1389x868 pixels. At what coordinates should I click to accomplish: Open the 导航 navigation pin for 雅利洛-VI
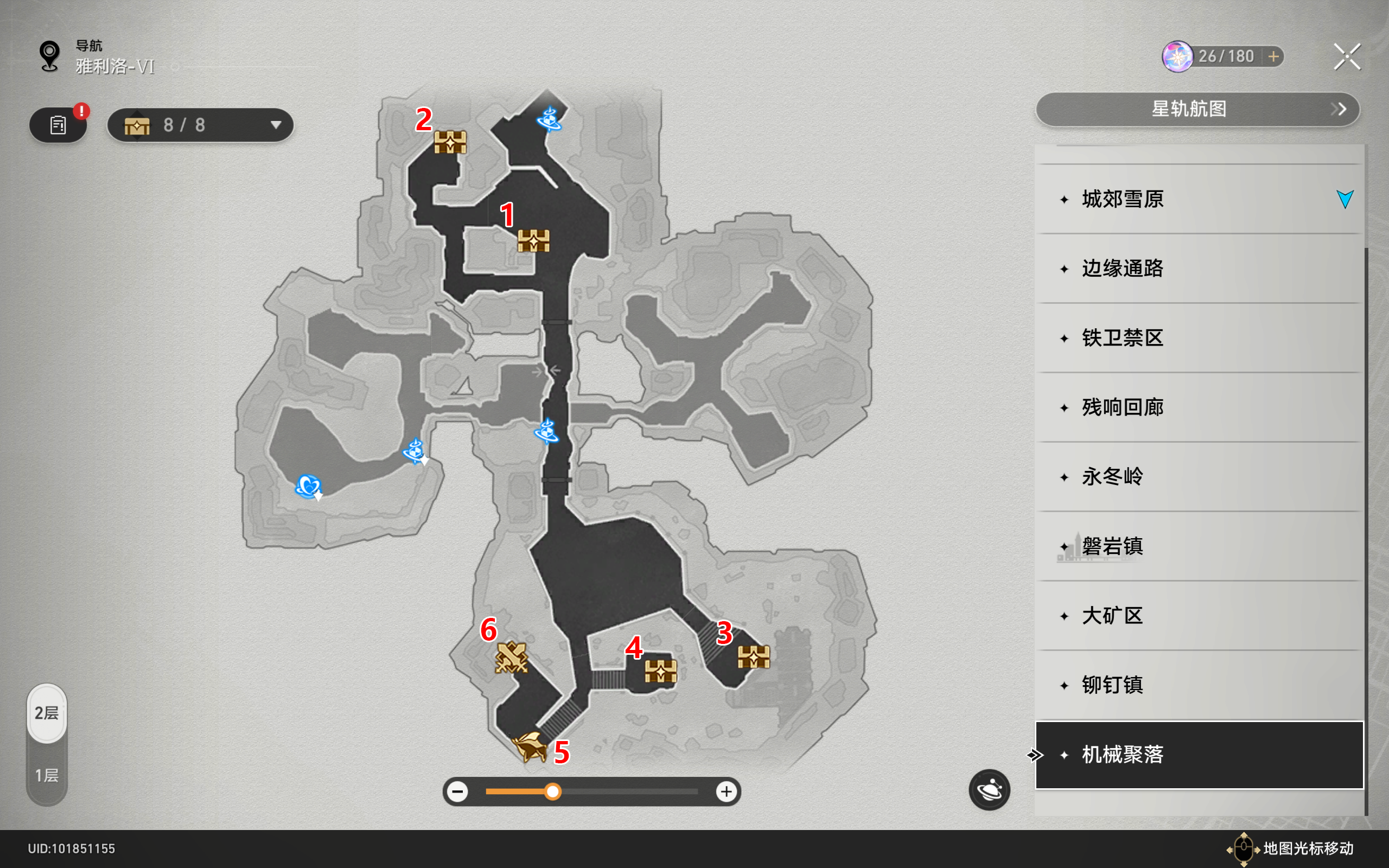click(x=50, y=56)
